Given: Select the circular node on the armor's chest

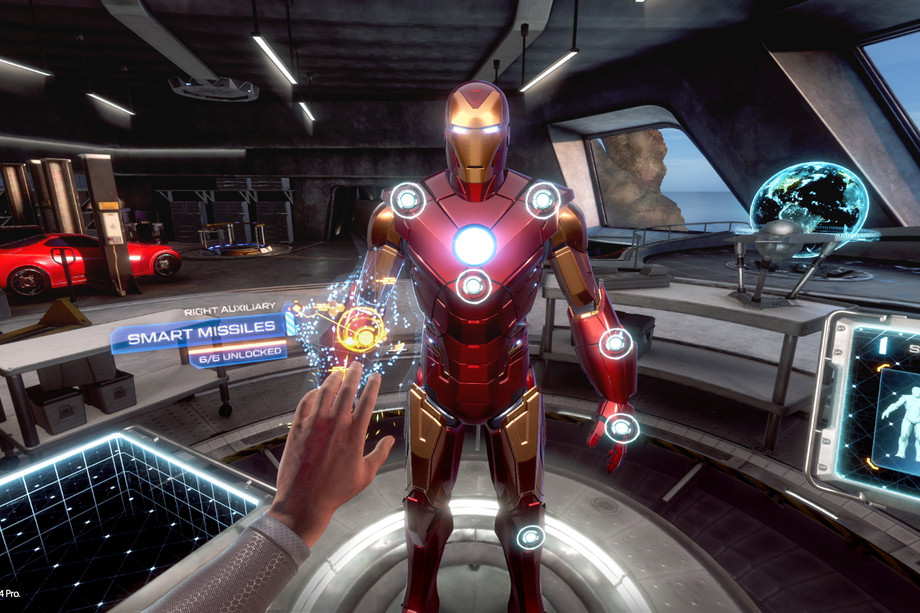Looking at the screenshot, I should pyautogui.click(x=474, y=286).
